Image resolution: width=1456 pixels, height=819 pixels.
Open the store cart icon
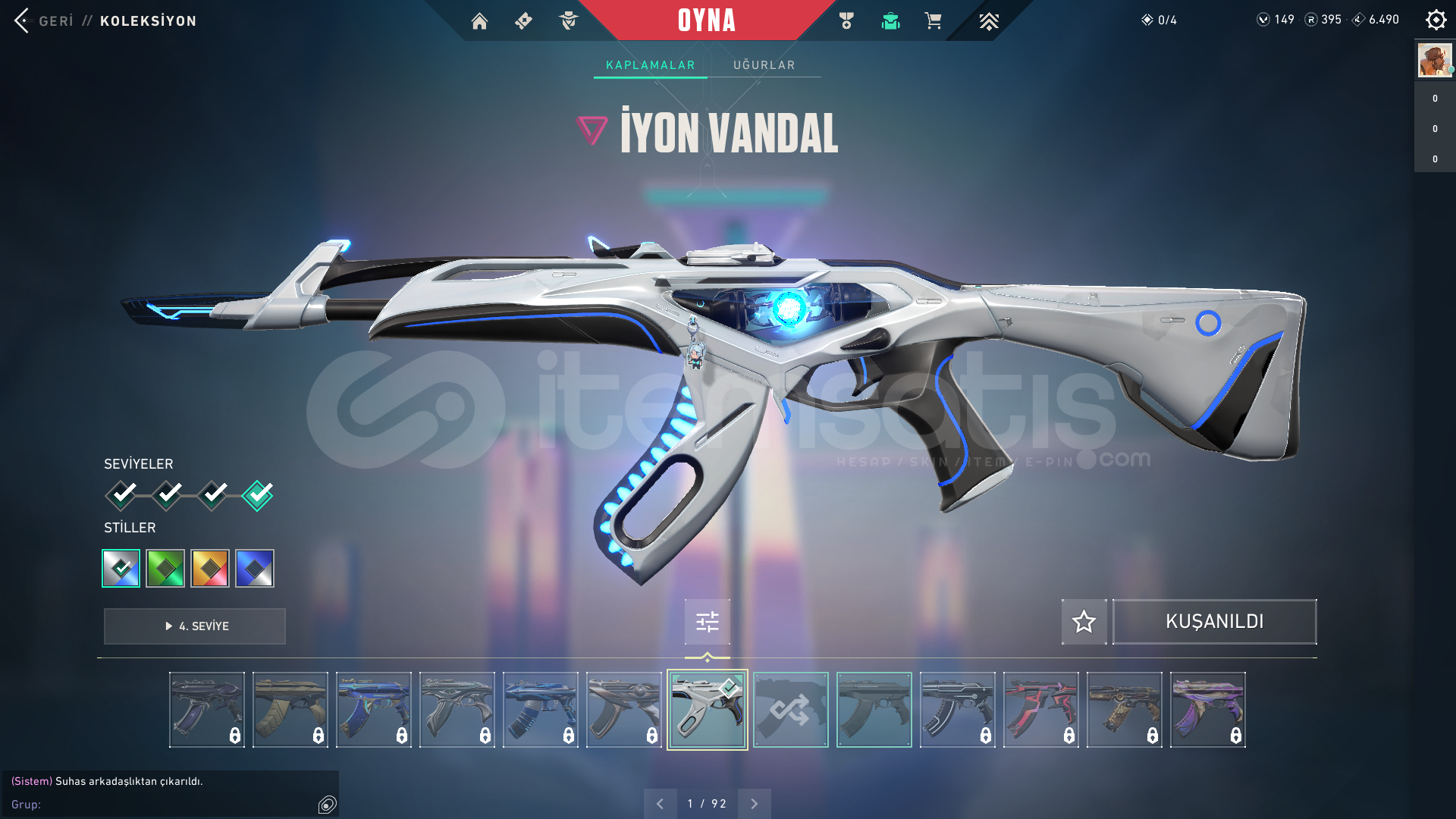point(933,21)
